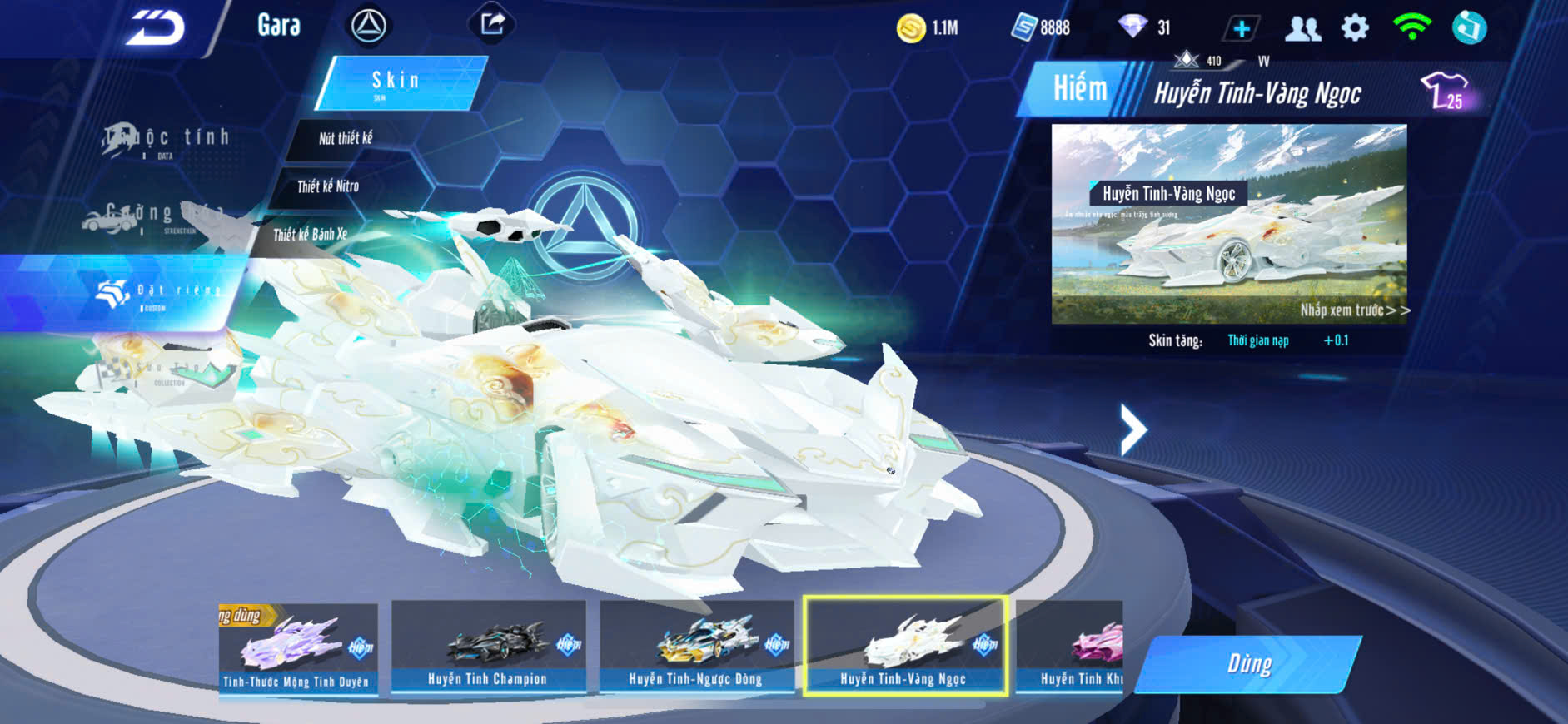Switch to the Skin tab
The image size is (1568, 724).
tap(398, 82)
